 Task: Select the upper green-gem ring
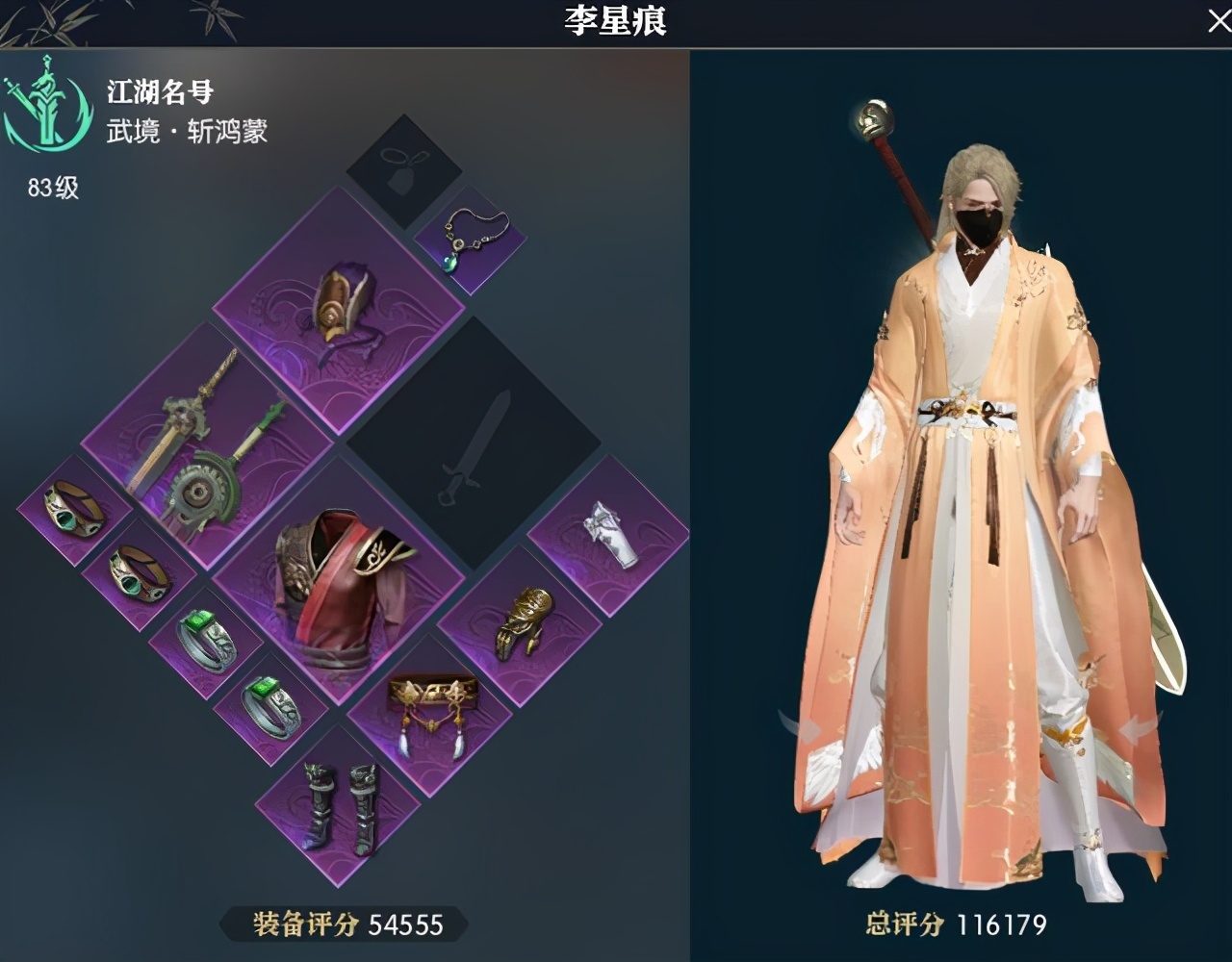tap(204, 640)
